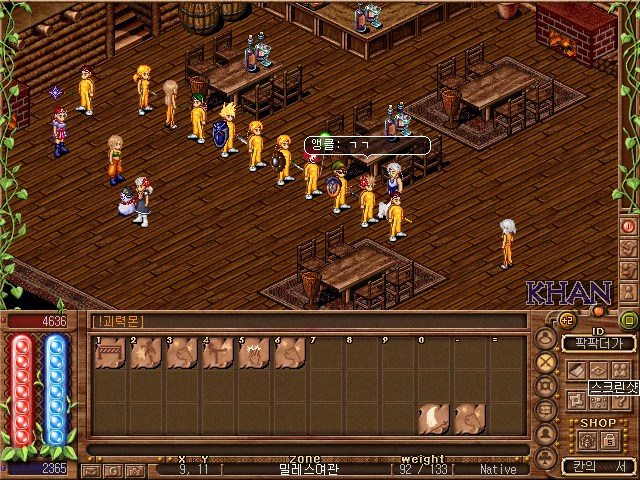The height and width of the screenshot is (480, 640).
Task: Click the question mark help icon
Action: (619, 400)
